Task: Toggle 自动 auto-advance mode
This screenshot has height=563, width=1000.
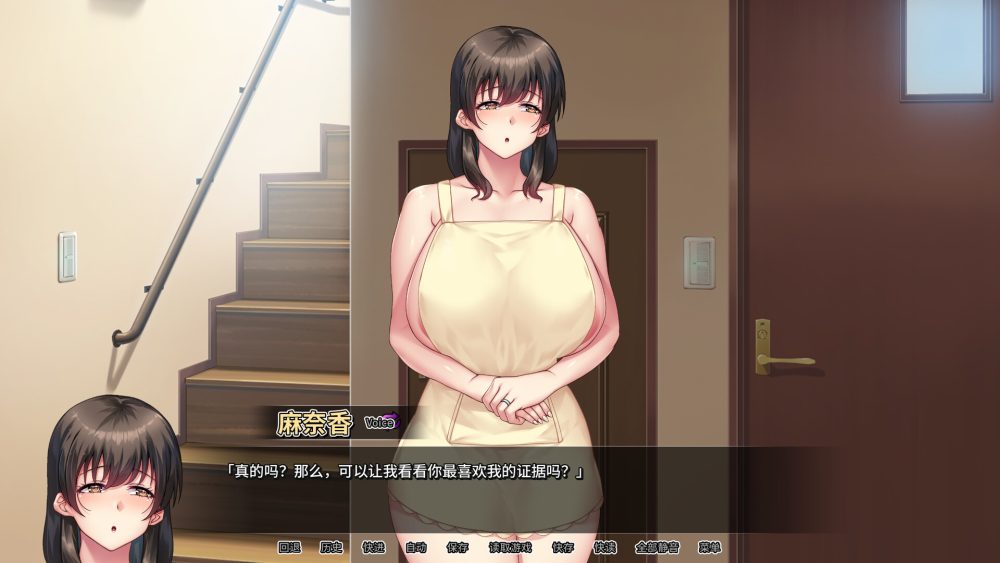Action: [415, 548]
